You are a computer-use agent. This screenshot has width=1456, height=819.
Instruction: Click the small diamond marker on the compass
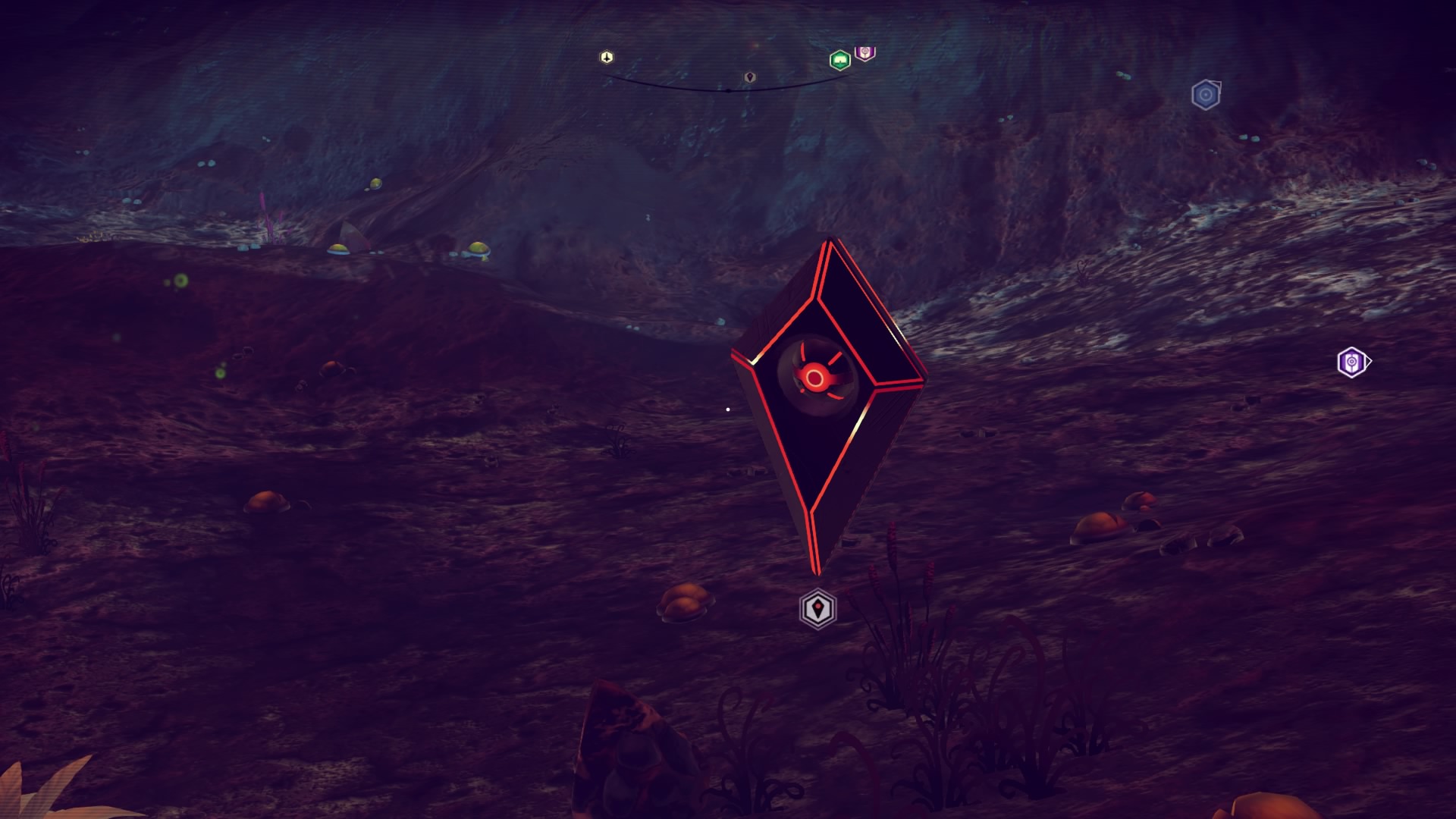pyautogui.click(x=749, y=77)
